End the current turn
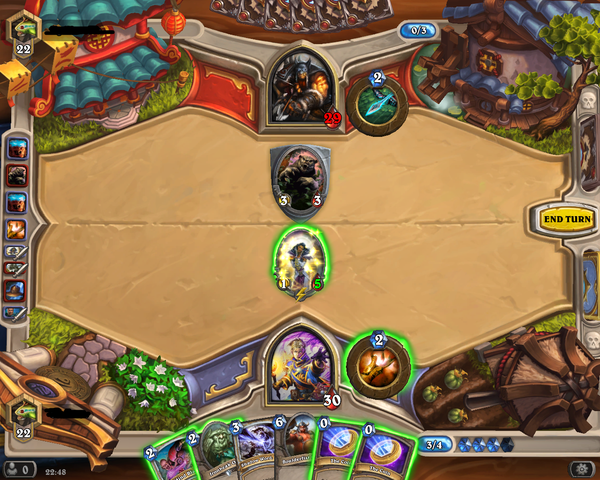Image resolution: width=600 pixels, height=480 pixels. pyautogui.click(x=565, y=218)
